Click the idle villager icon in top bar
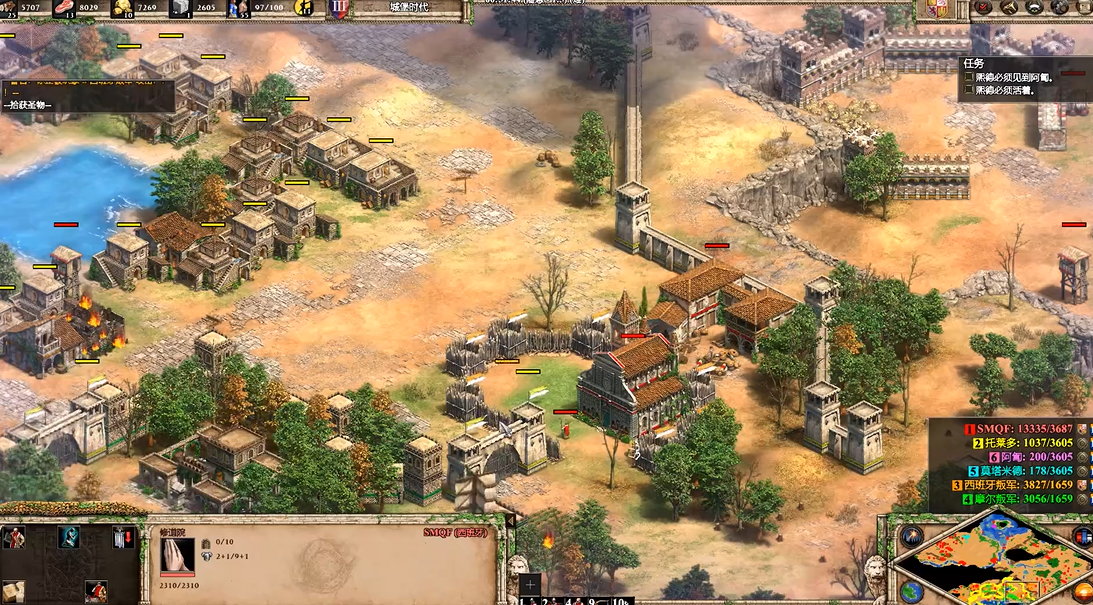Image resolution: width=1093 pixels, height=605 pixels. point(305,9)
